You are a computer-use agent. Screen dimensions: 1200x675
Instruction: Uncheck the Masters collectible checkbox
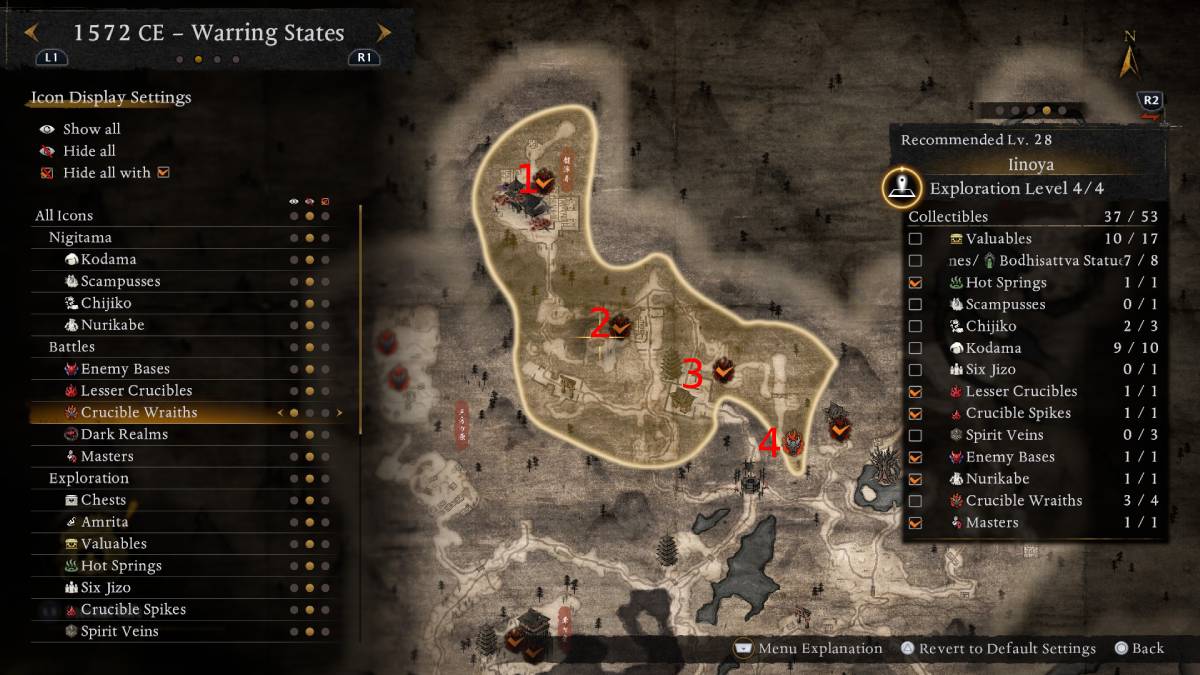915,522
